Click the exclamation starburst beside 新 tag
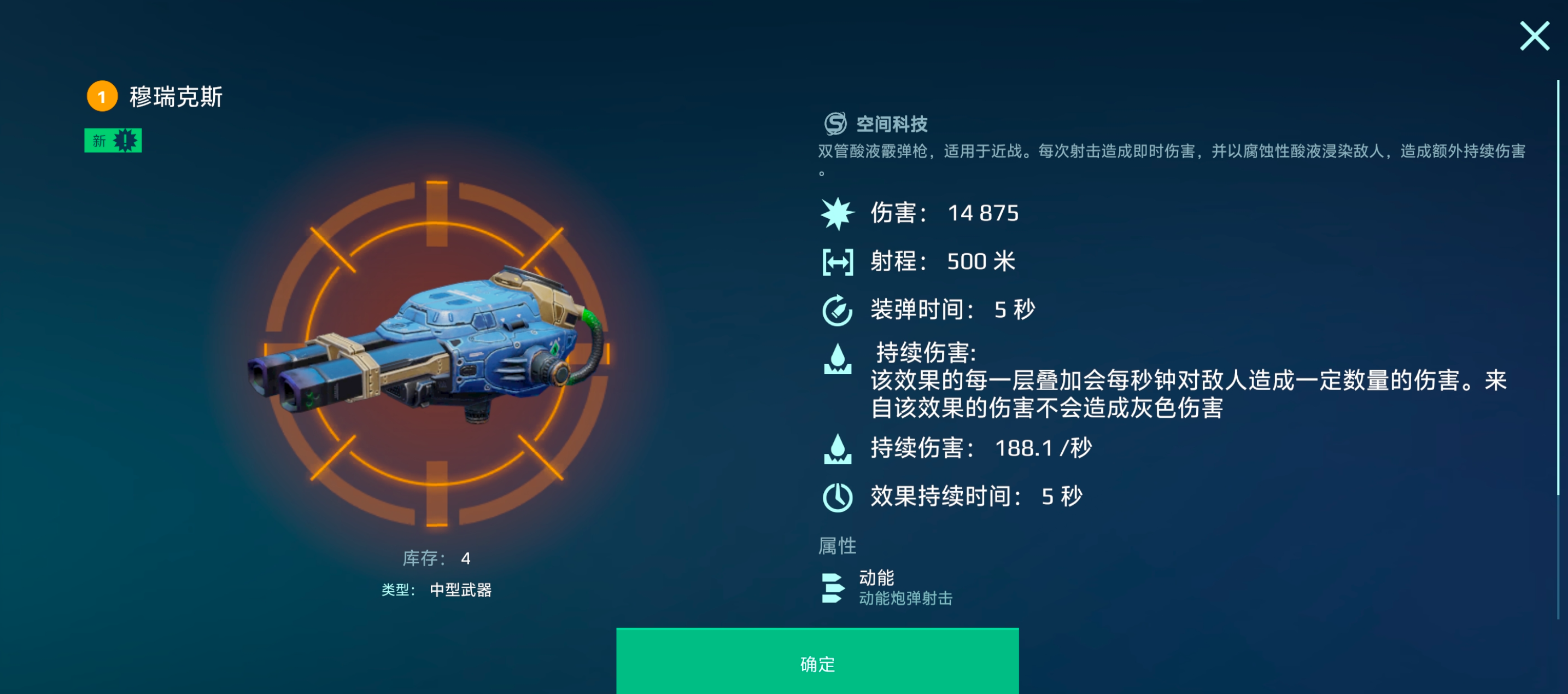Screen dimensions: 1568x694 [124, 140]
